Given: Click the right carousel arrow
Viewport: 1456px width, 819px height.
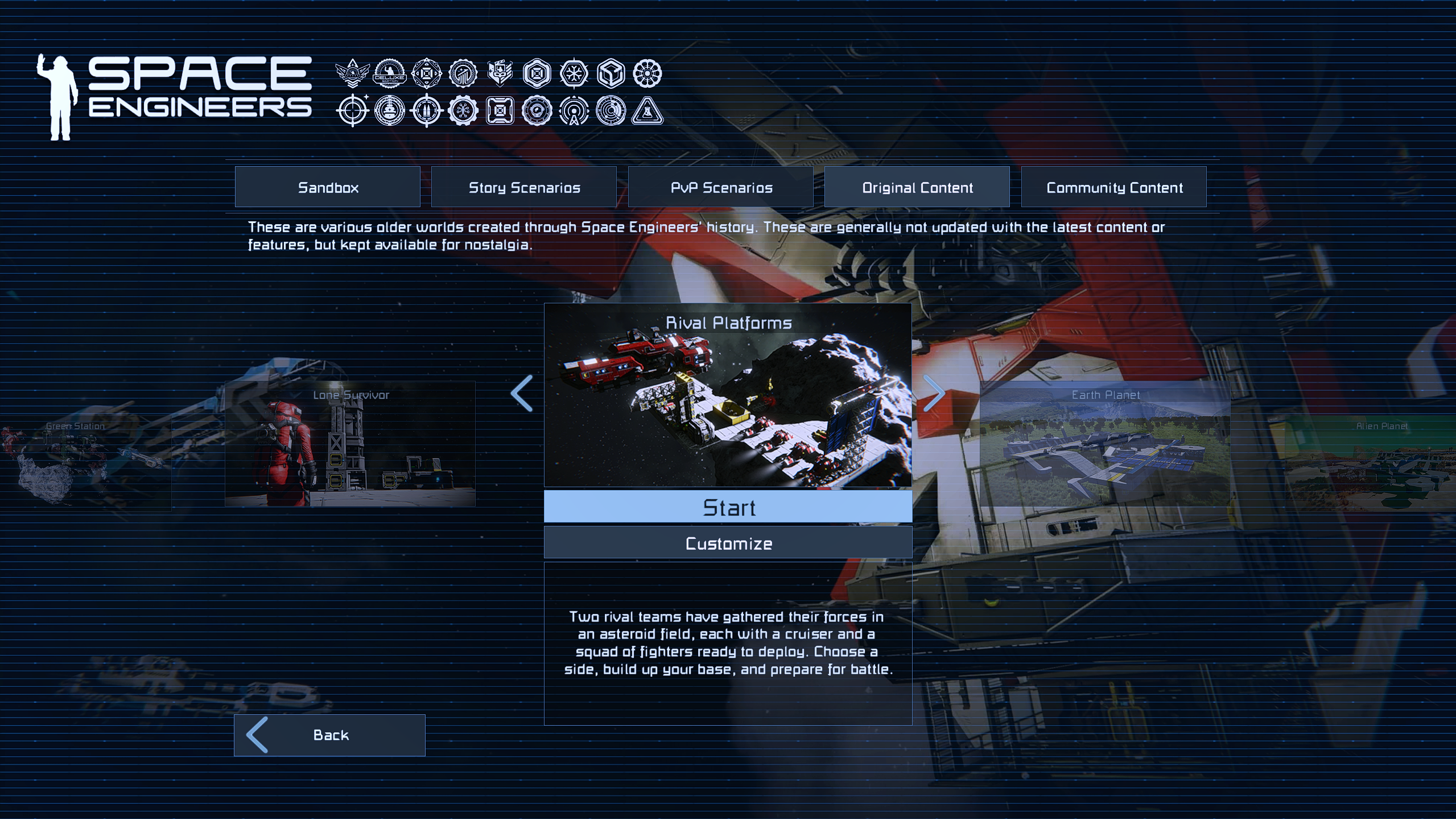Looking at the screenshot, I should pos(934,393).
